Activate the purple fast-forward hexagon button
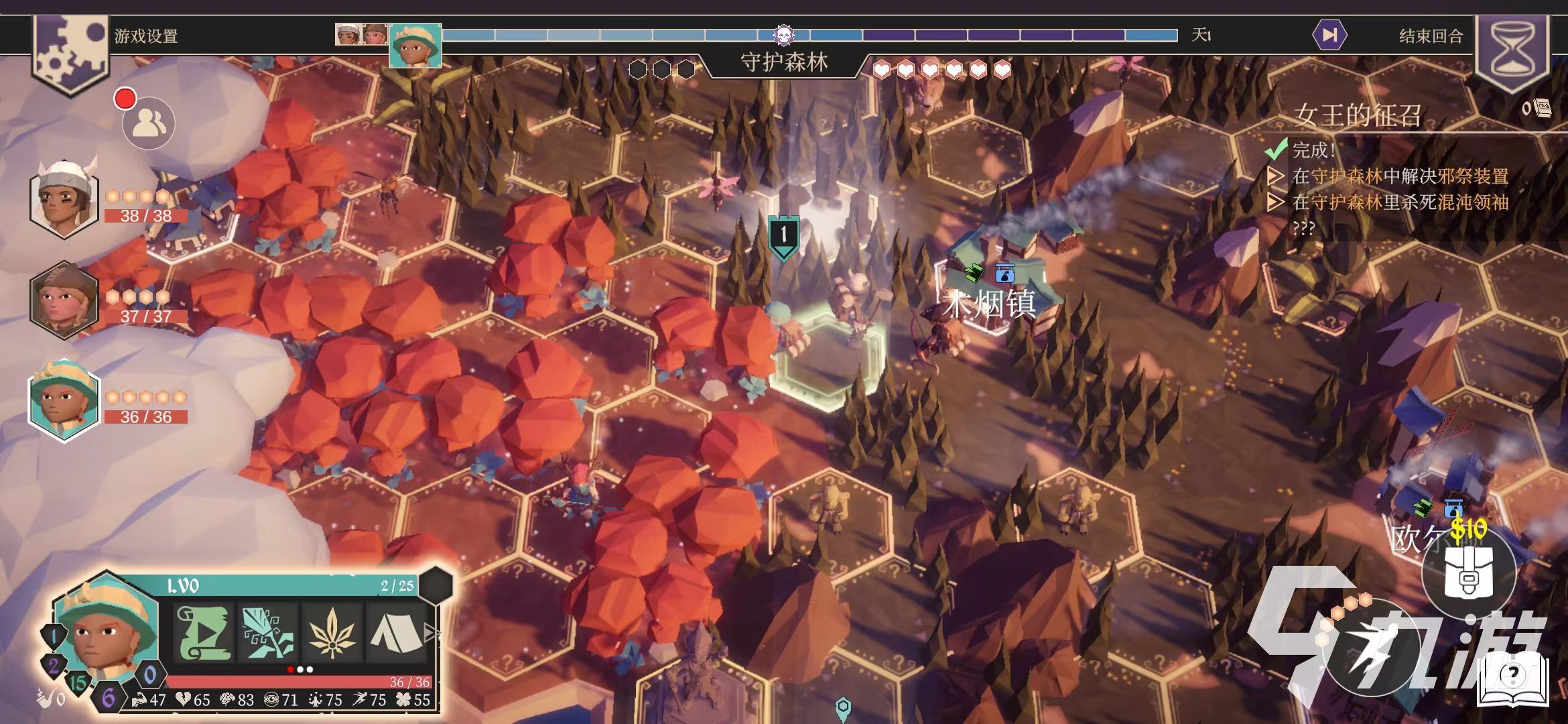The width and height of the screenshot is (1568, 724). (1329, 35)
